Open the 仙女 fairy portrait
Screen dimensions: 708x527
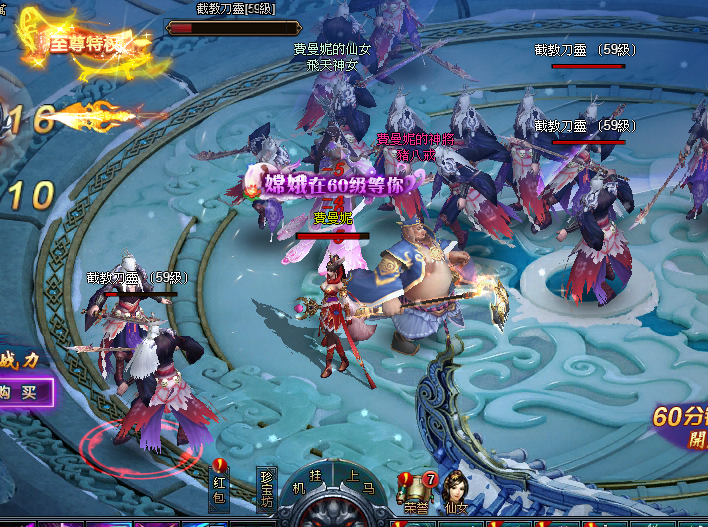tap(456, 491)
